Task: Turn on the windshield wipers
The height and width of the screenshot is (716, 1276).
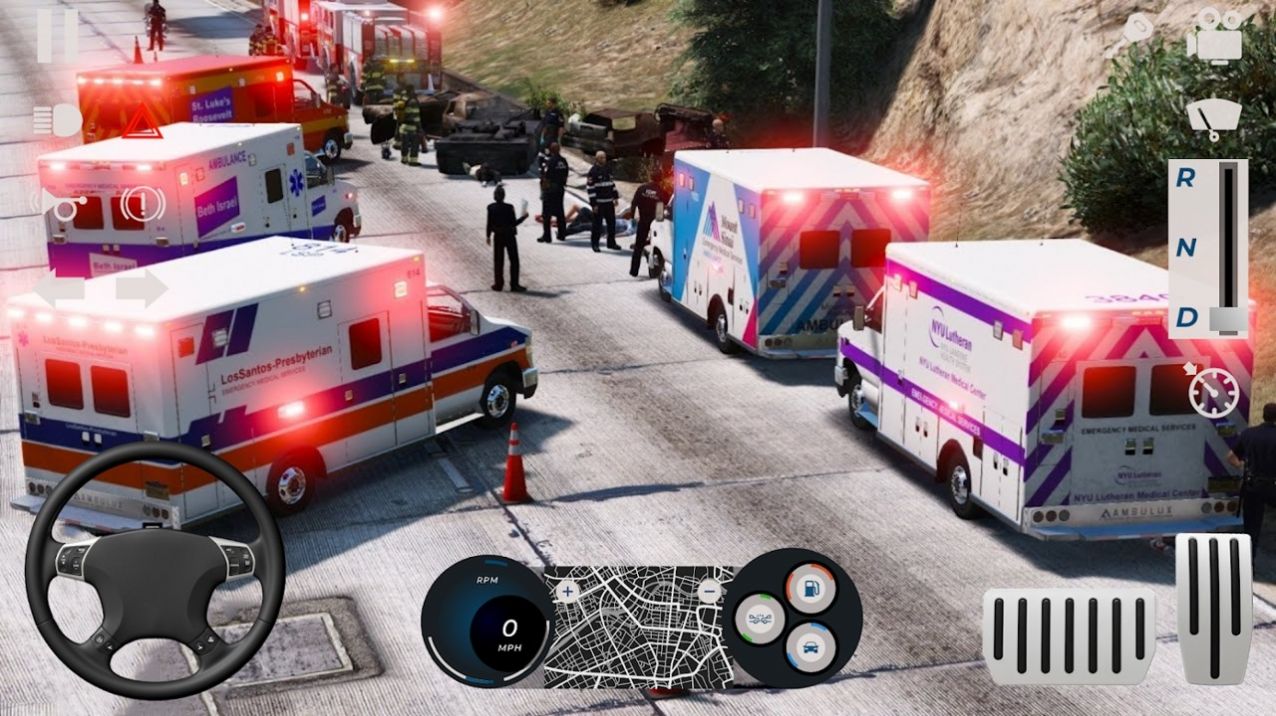Action: coord(1213,119)
